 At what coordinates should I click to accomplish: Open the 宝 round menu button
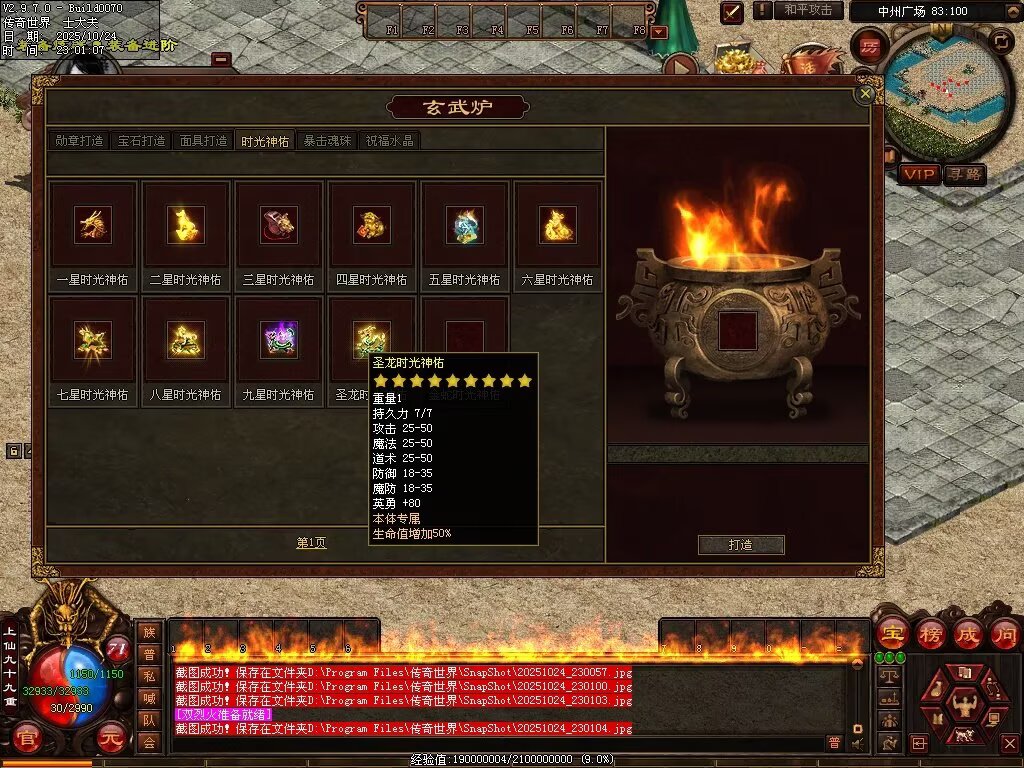click(x=892, y=634)
